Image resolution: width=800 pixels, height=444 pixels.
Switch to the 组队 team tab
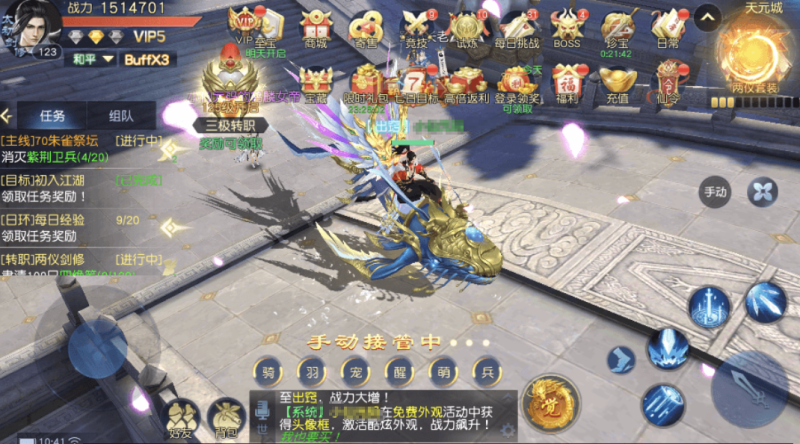[122, 115]
